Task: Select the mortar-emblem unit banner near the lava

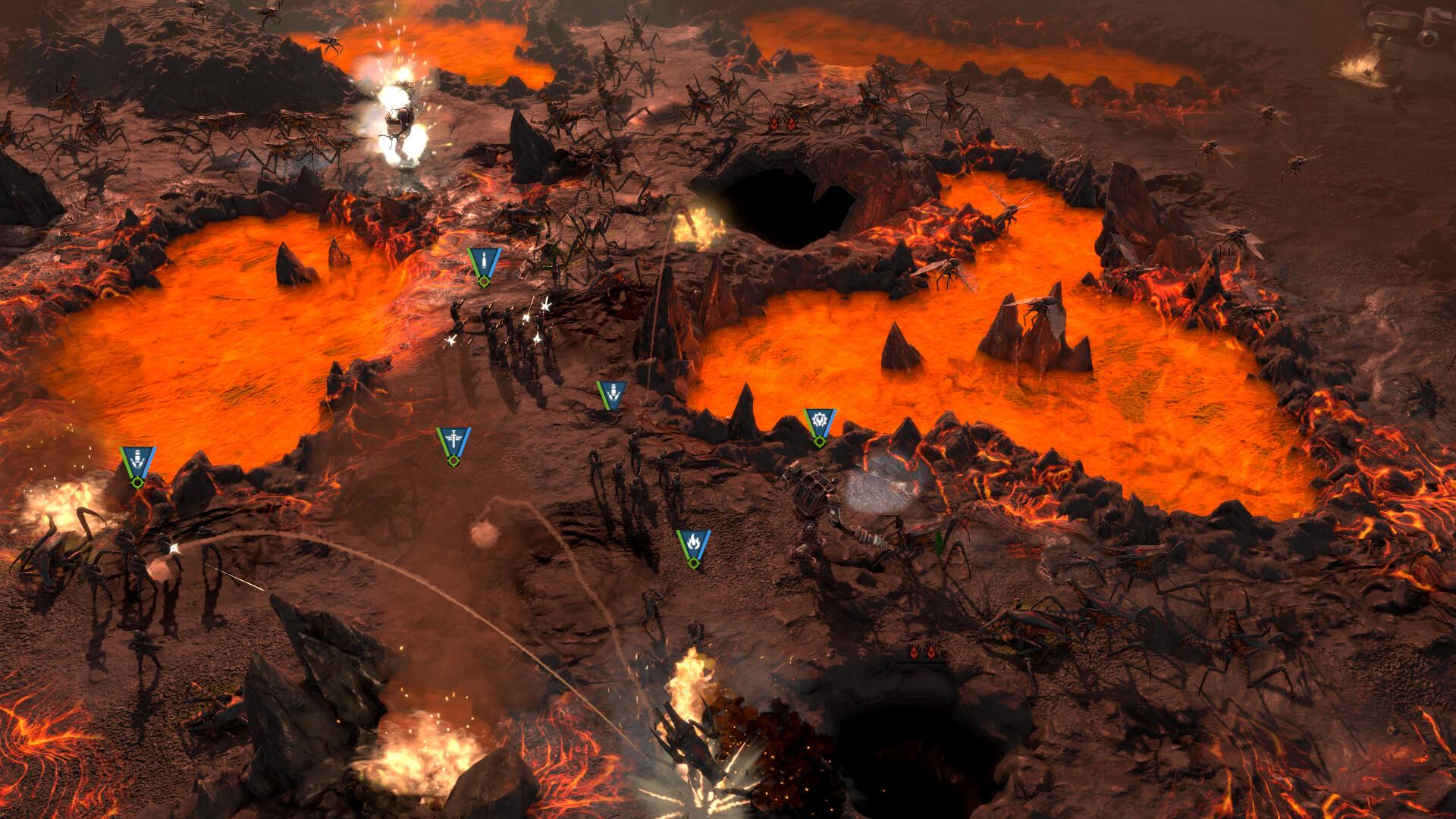Action: (611, 394)
